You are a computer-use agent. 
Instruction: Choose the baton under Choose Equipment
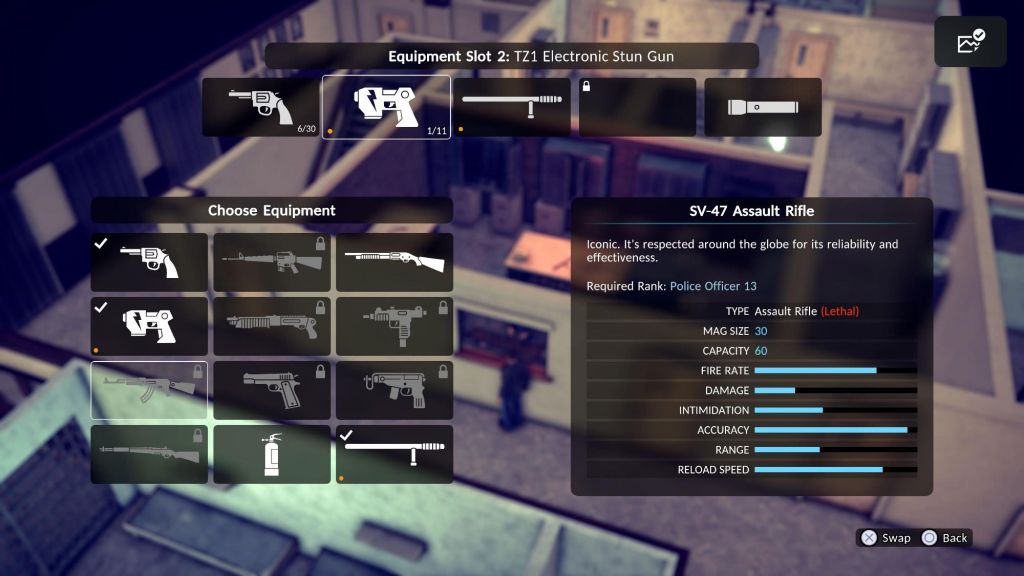394,455
